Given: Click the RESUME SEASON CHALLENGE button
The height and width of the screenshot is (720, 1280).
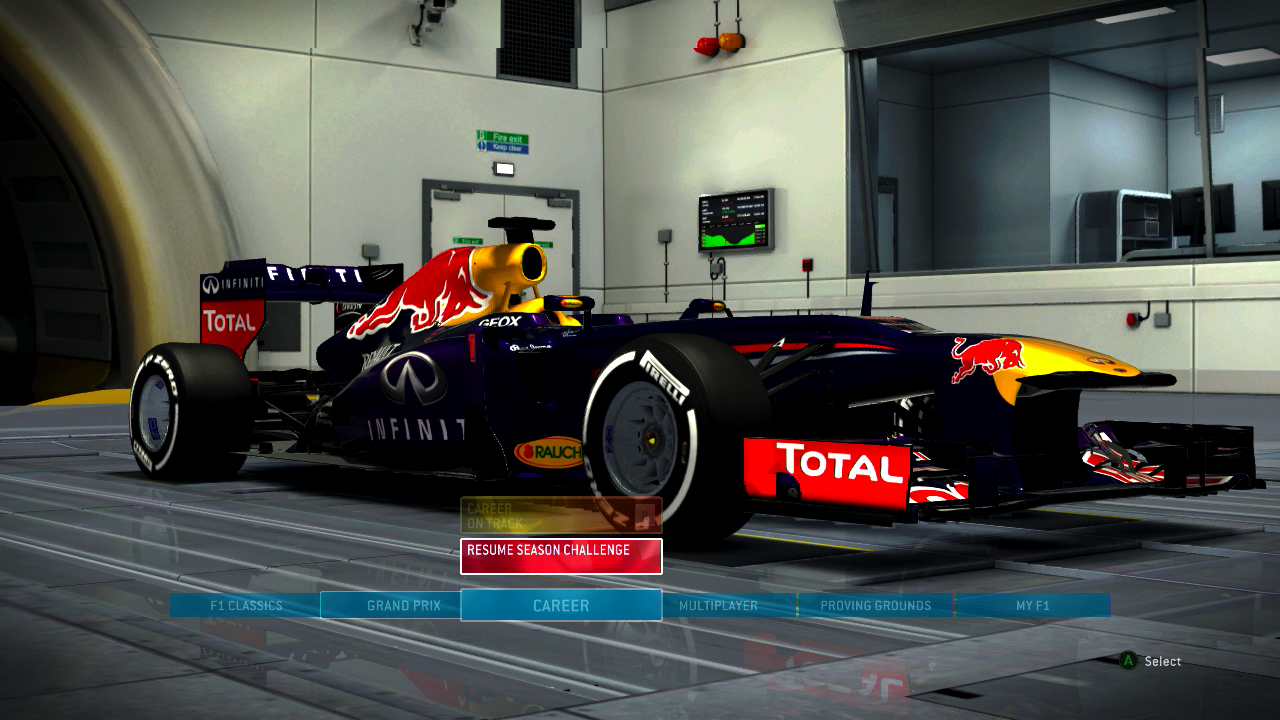Looking at the screenshot, I should tap(560, 555).
